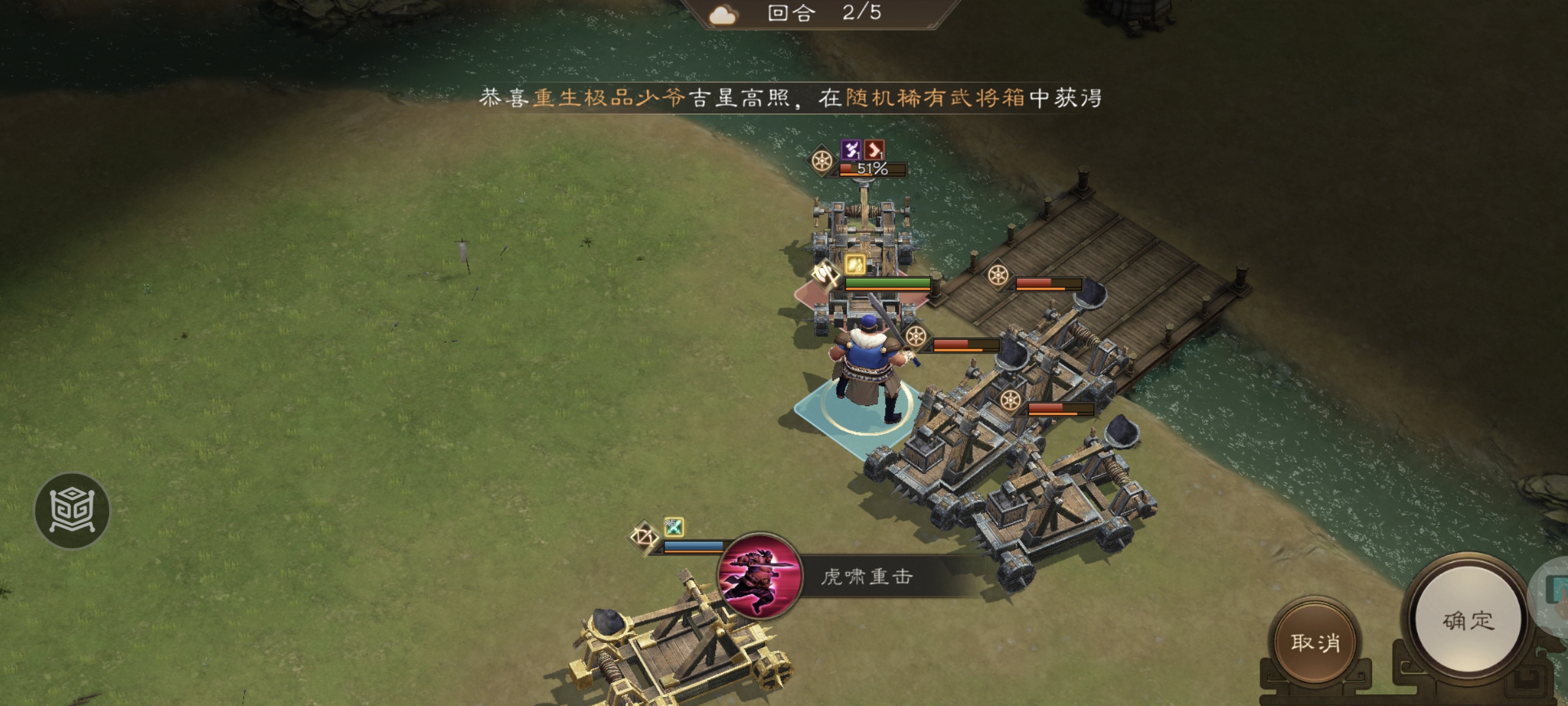Click the purple speed buff icon above the 51% bar
The height and width of the screenshot is (706, 1568).
point(851,152)
